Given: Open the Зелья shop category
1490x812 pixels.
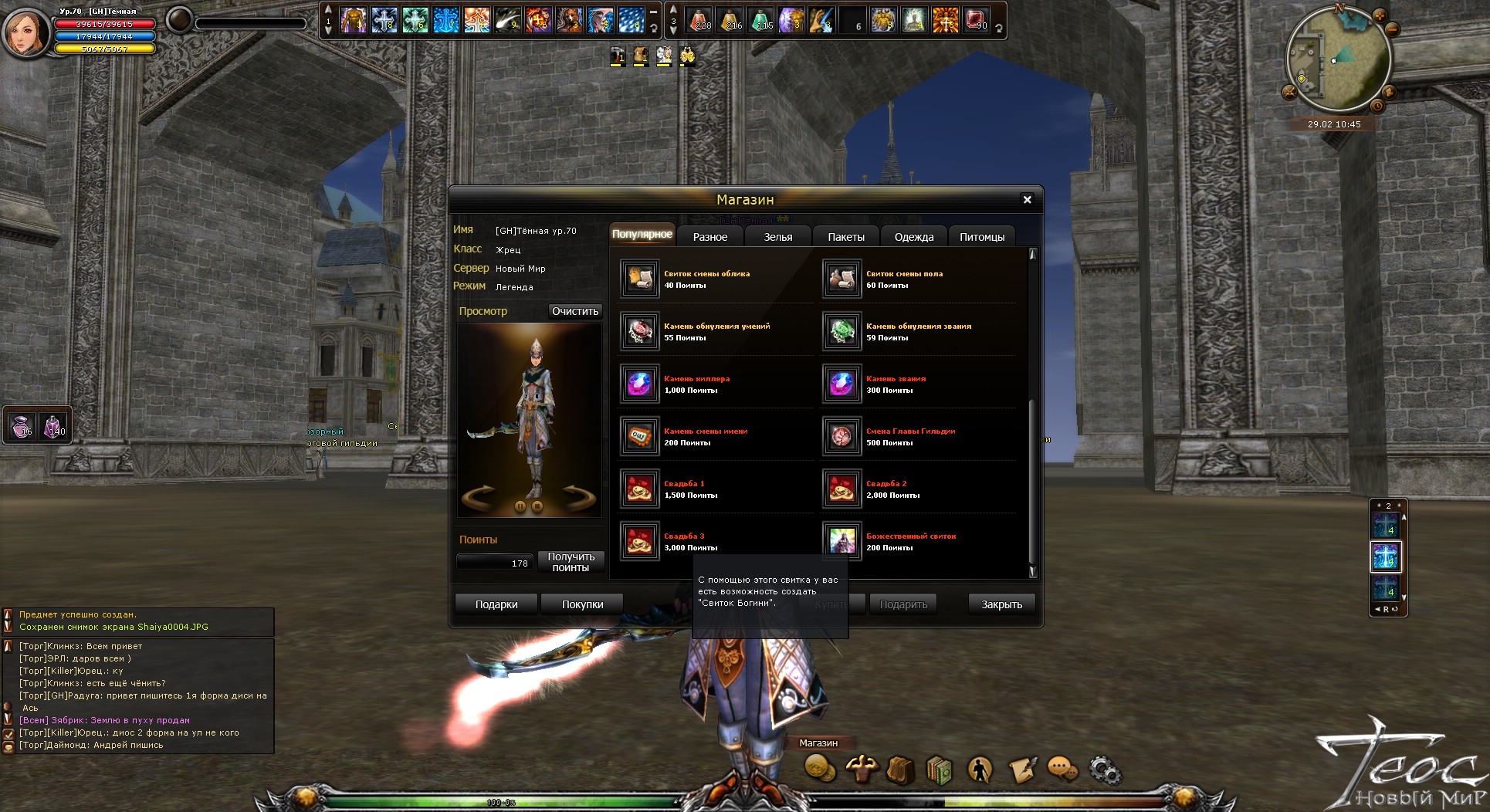Looking at the screenshot, I should click(777, 237).
